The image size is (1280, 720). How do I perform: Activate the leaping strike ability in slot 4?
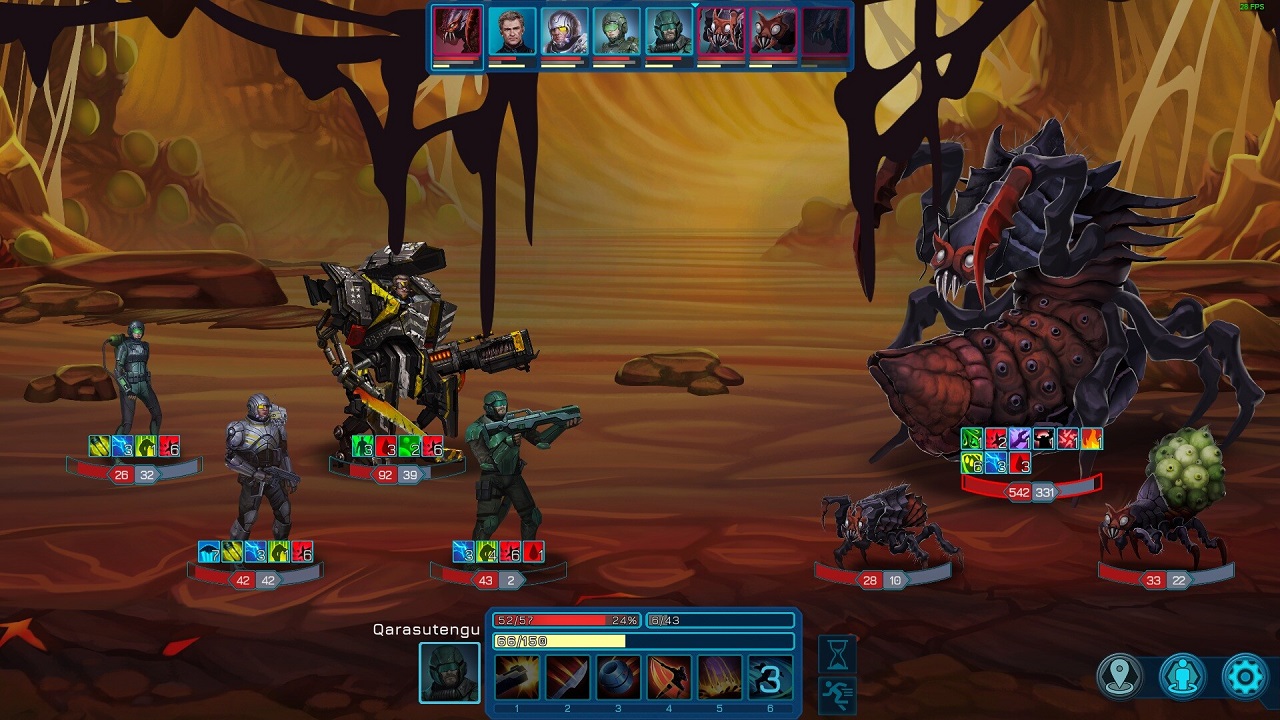(669, 678)
